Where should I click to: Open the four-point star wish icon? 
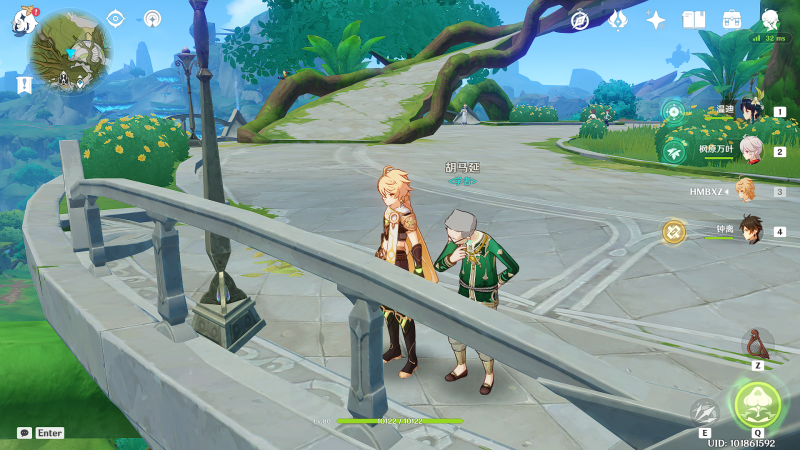click(x=656, y=20)
